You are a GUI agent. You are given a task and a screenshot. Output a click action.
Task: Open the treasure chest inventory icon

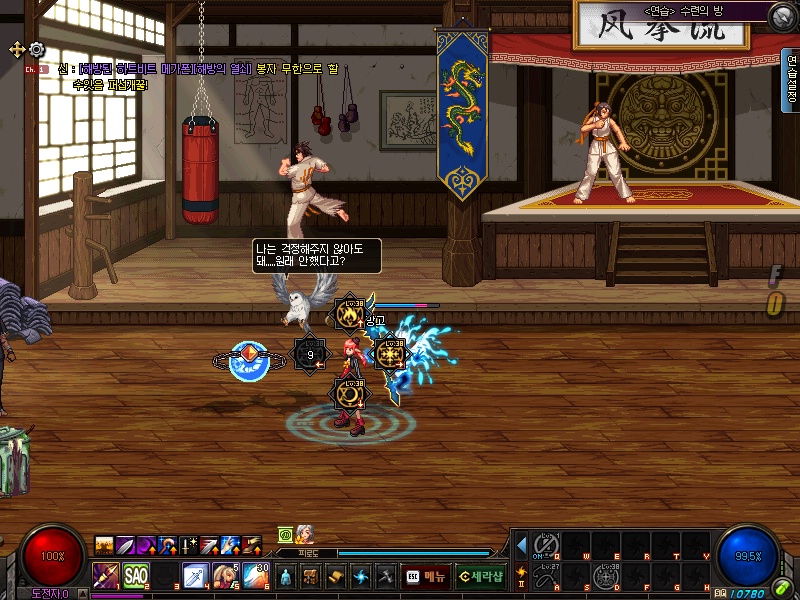[x=311, y=577]
